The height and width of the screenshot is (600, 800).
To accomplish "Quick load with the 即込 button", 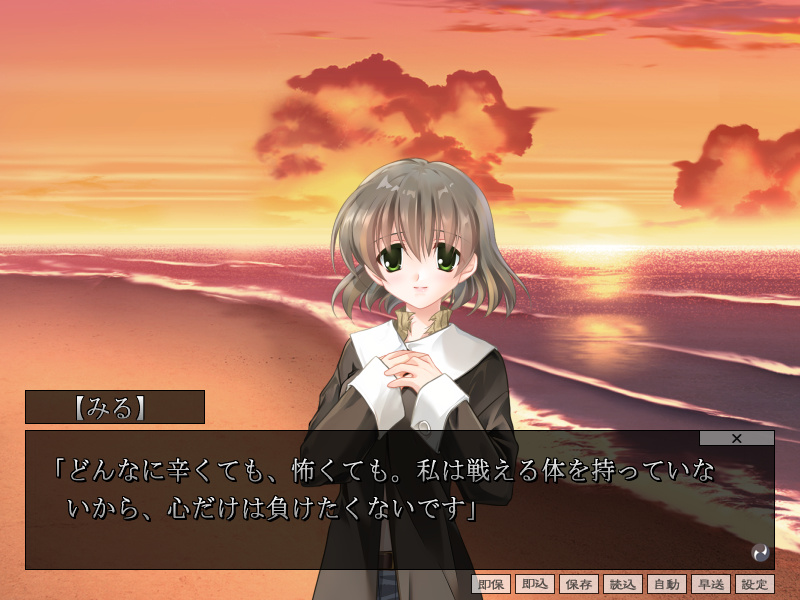I will 535,585.
